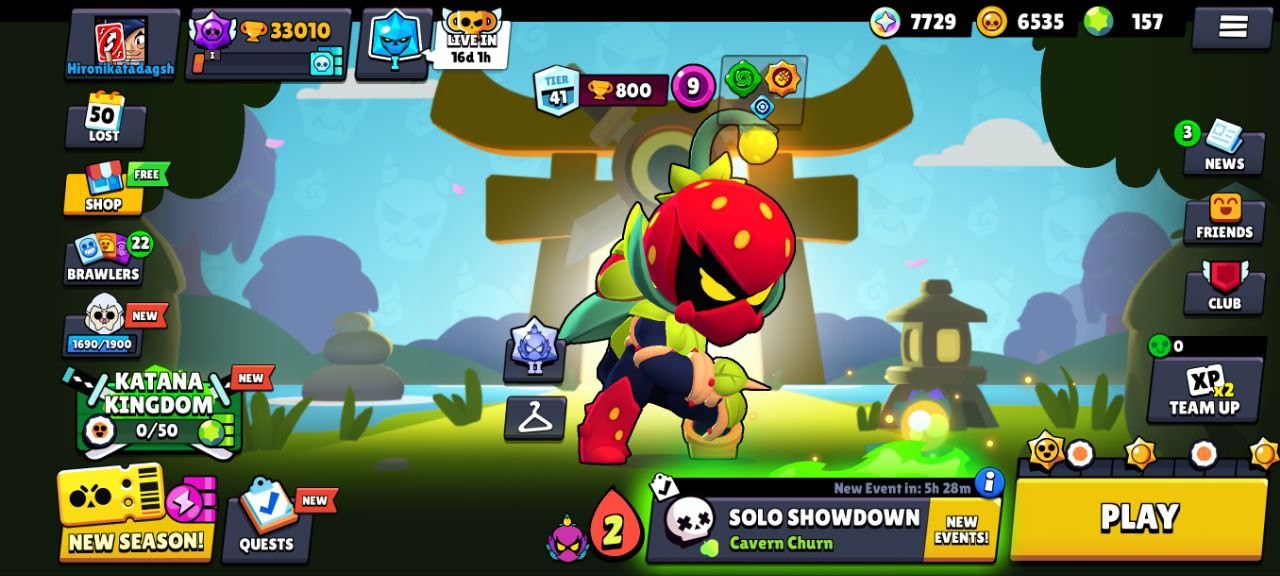The height and width of the screenshot is (576, 1280).
Task: Open the hamburger menu
Action: coord(1232,27)
